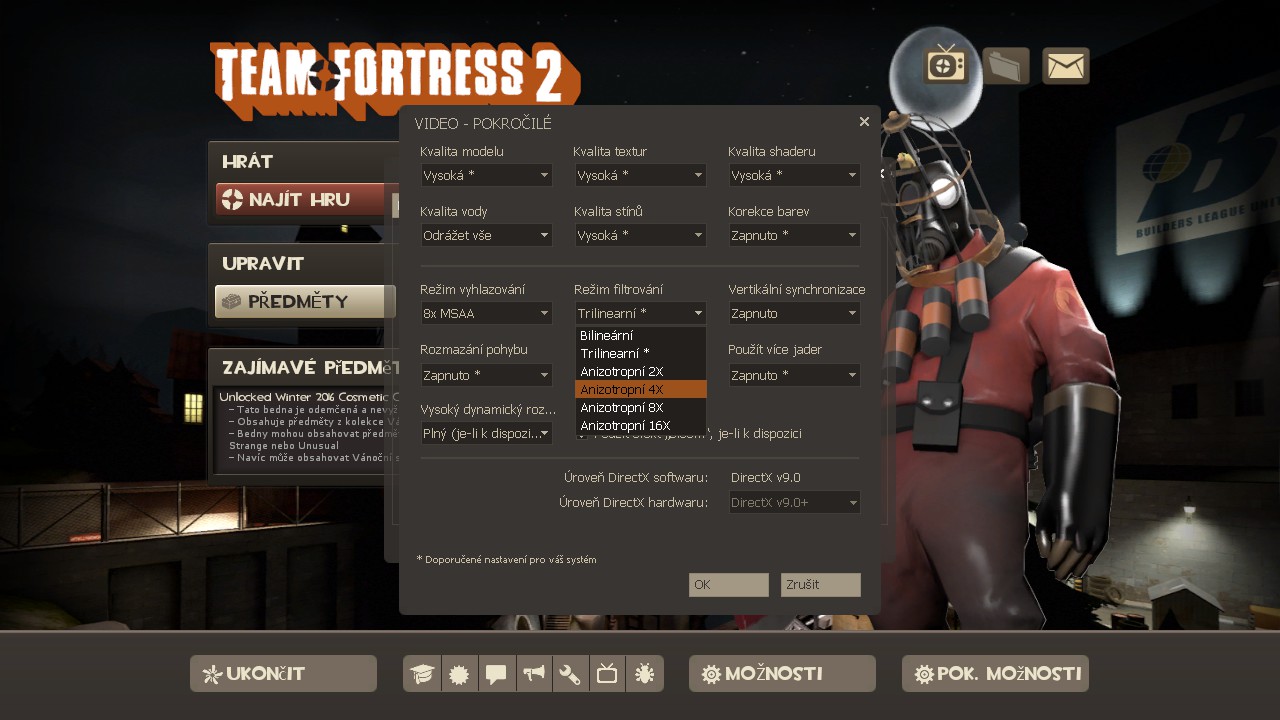Quit the game with Ukončit
Screen dimensions: 1280x720
click(x=283, y=674)
